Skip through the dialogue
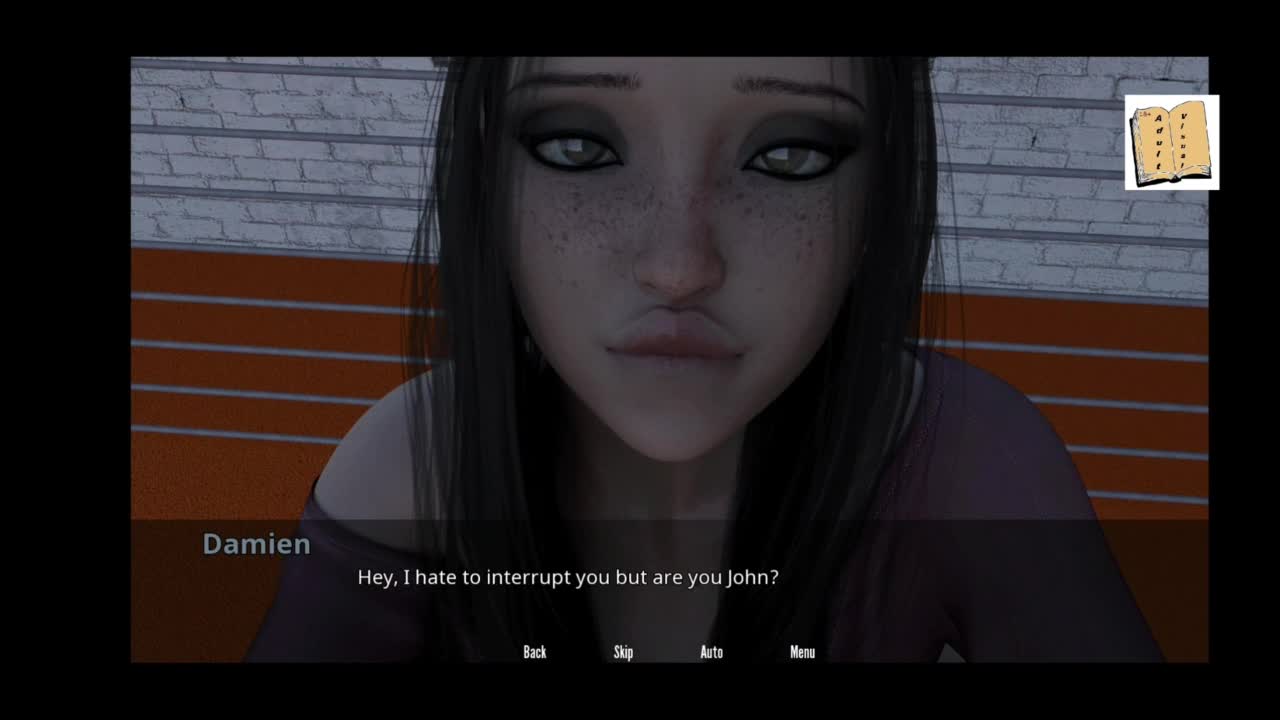The height and width of the screenshot is (720, 1280). coord(623,652)
